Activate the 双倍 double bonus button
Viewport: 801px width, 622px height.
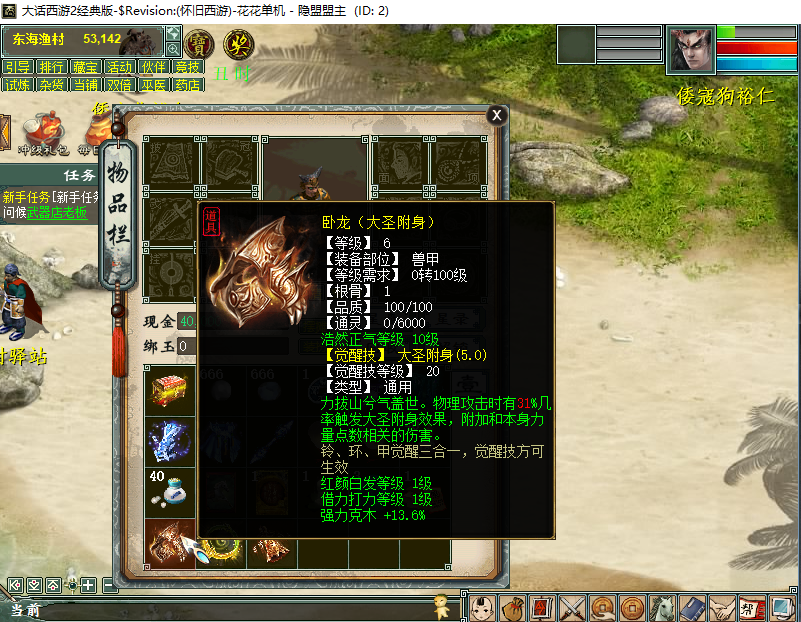pyautogui.click(x=119, y=85)
